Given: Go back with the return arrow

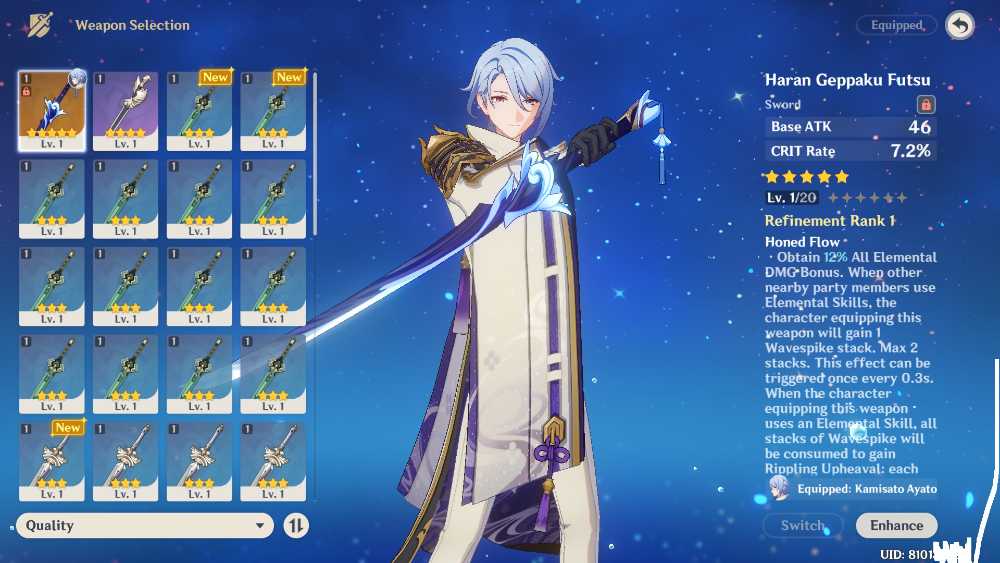Looking at the screenshot, I should [x=960, y=26].
